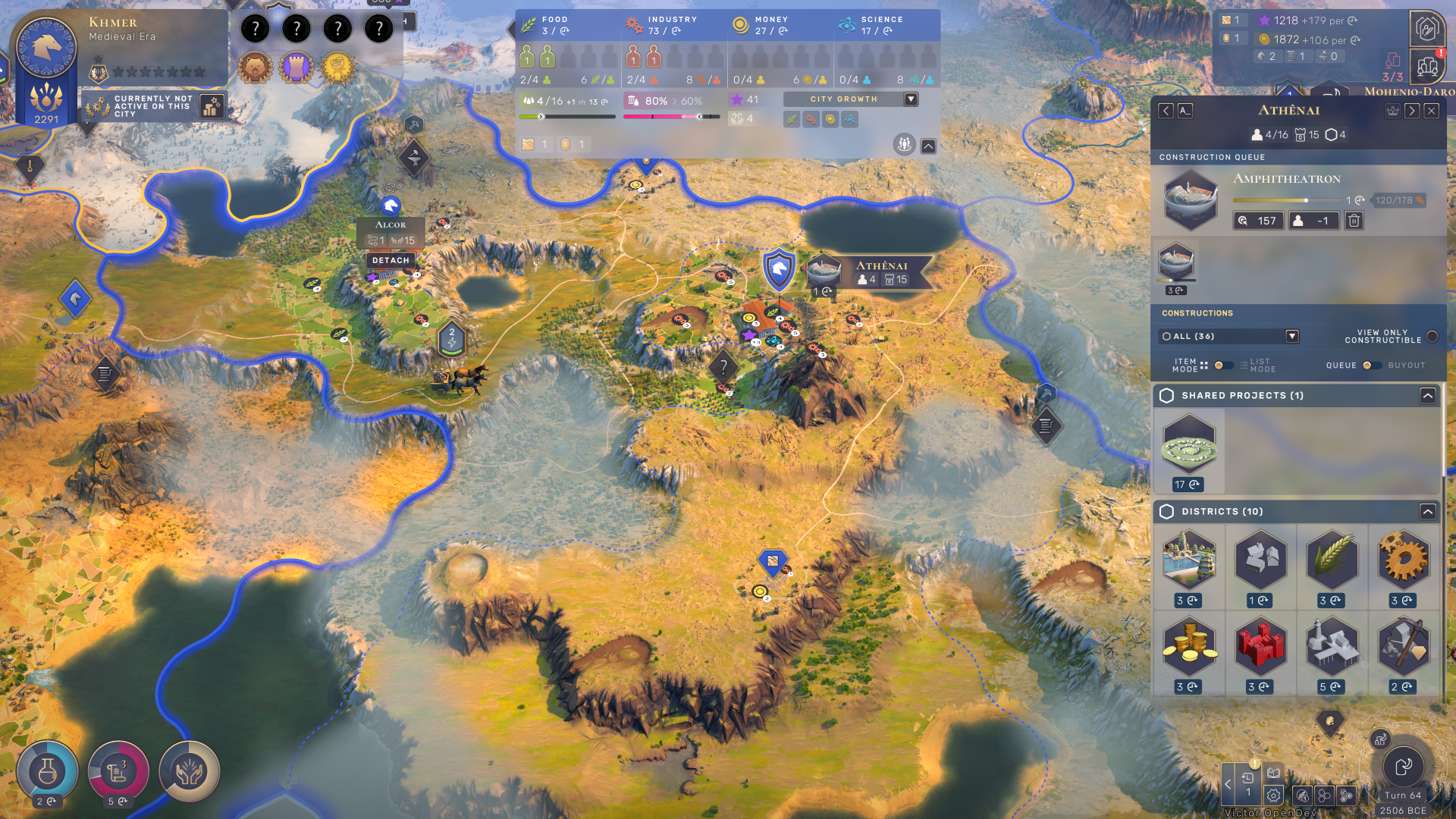Toggle View Only Constructible option
Image resolution: width=1456 pixels, height=819 pixels.
(x=1432, y=336)
